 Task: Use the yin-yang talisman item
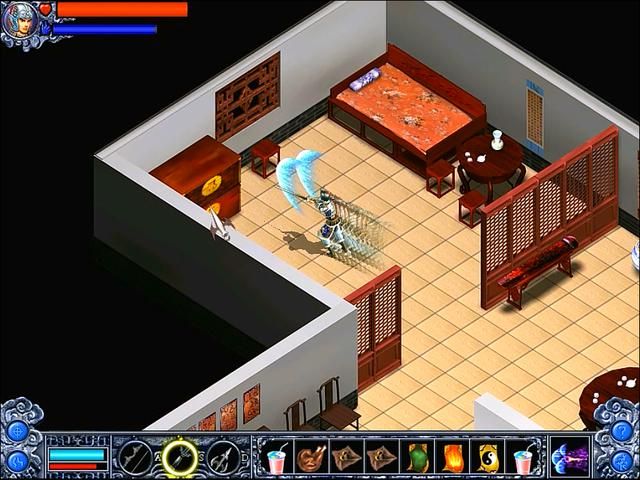(486, 457)
